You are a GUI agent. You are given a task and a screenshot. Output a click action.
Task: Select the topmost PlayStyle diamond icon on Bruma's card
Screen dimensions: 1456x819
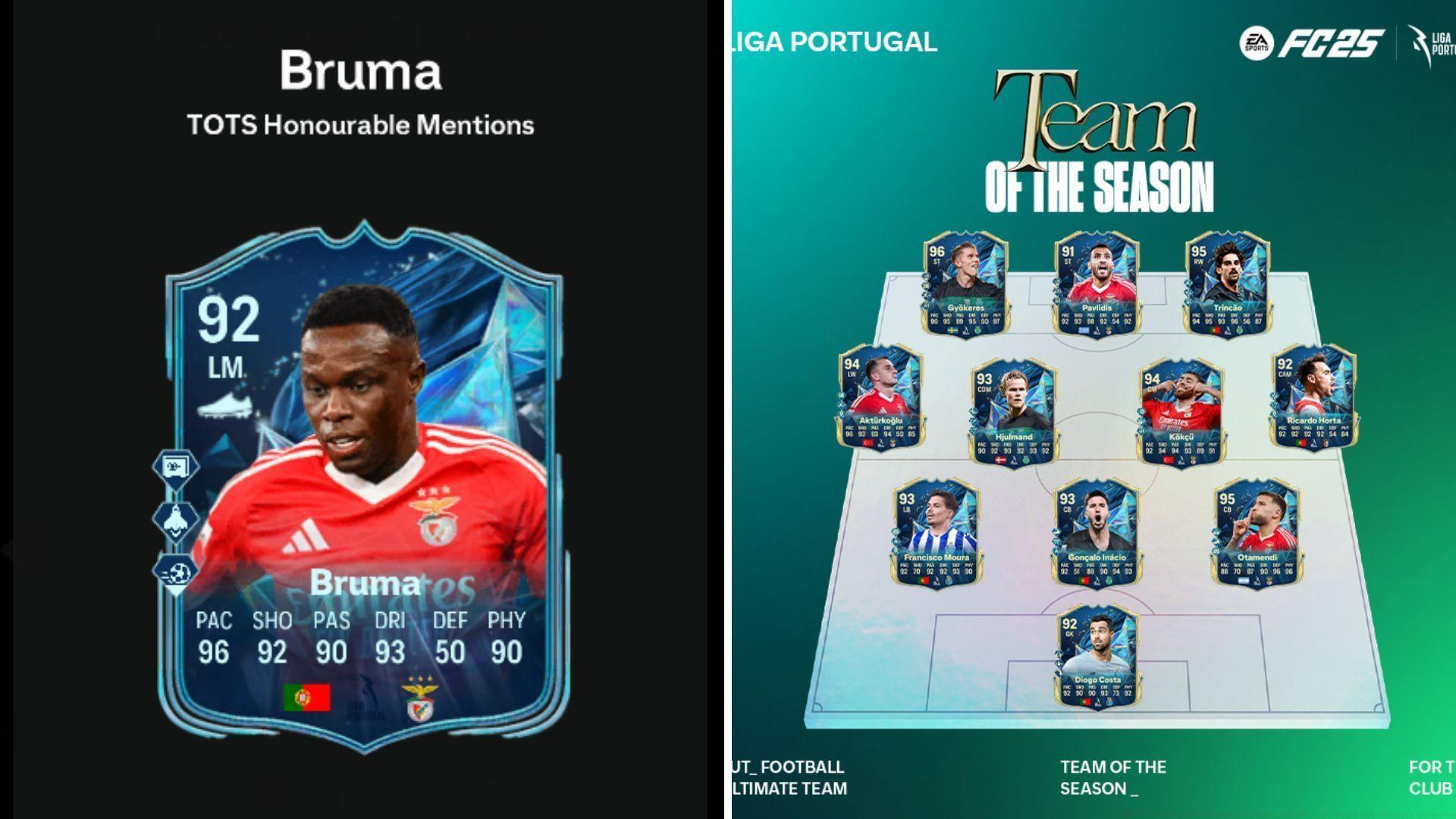pyautogui.click(x=177, y=469)
